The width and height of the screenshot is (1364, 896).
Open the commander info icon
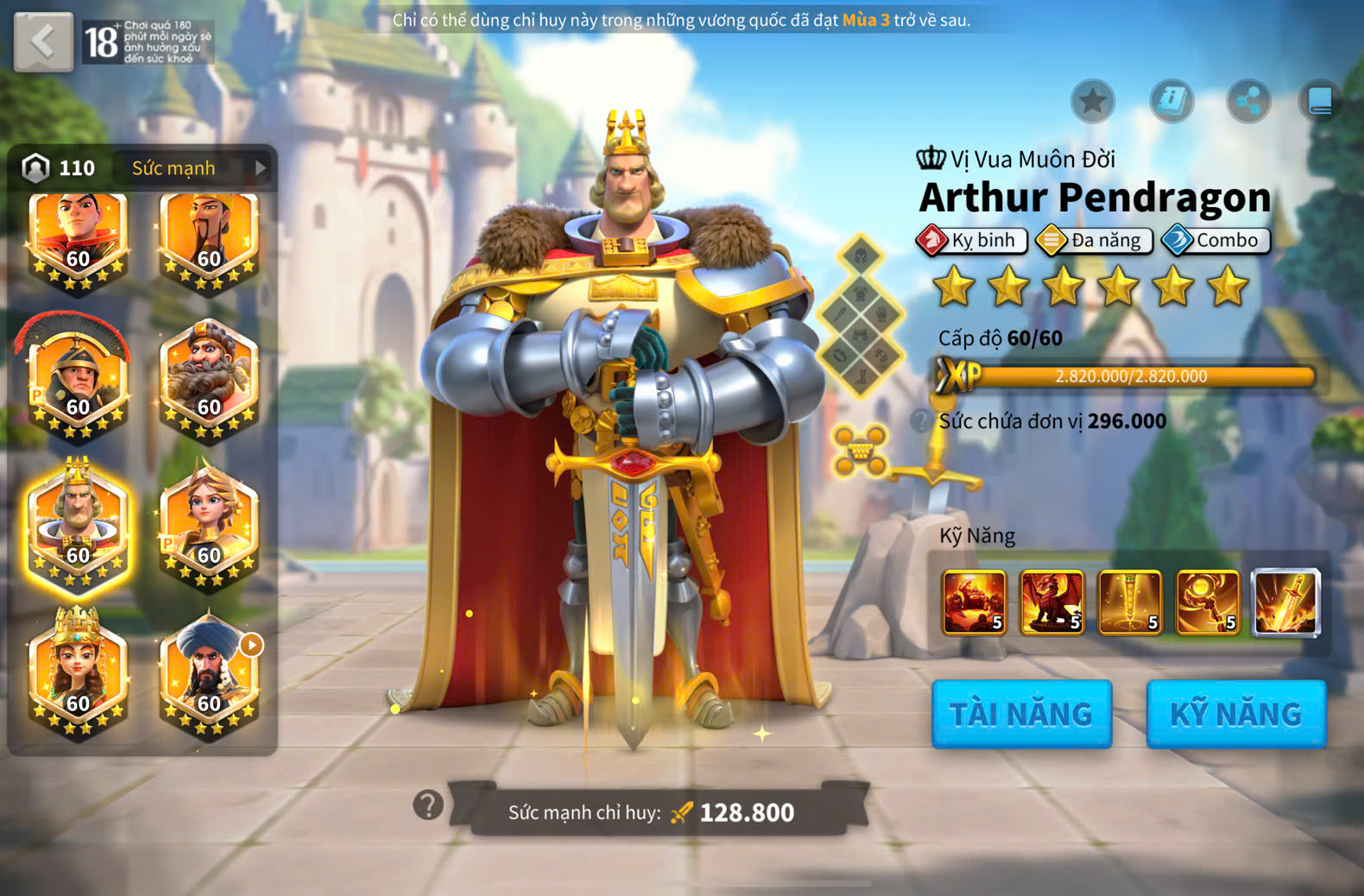coord(1171,102)
